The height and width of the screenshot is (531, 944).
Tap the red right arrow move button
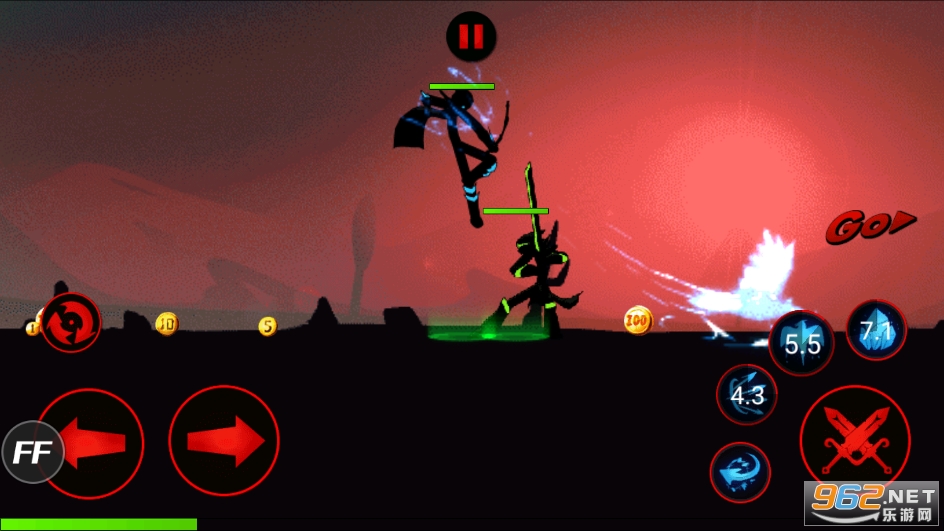pyautogui.click(x=223, y=440)
